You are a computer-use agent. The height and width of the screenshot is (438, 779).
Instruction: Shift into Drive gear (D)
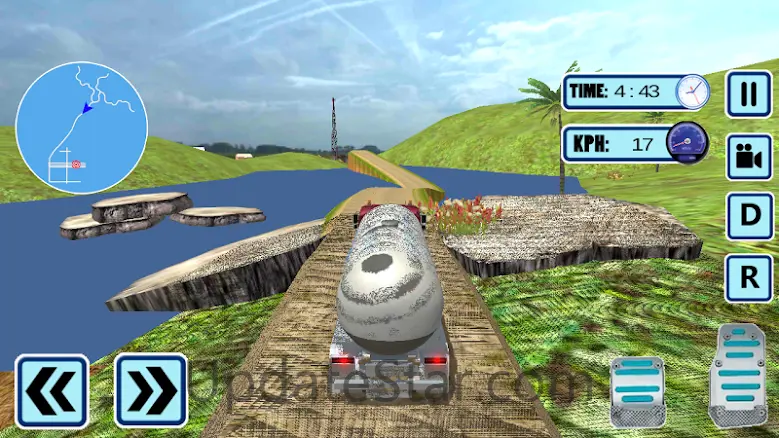coord(748,216)
